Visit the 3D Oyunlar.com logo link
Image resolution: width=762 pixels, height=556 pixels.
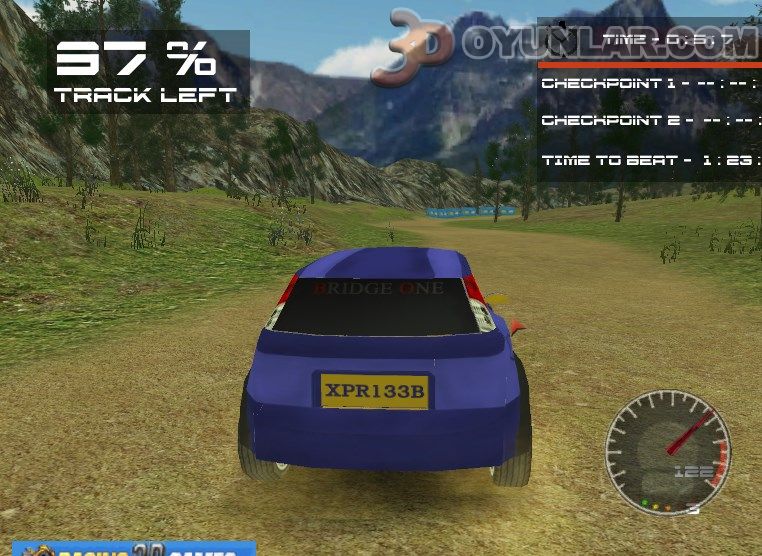[560, 45]
